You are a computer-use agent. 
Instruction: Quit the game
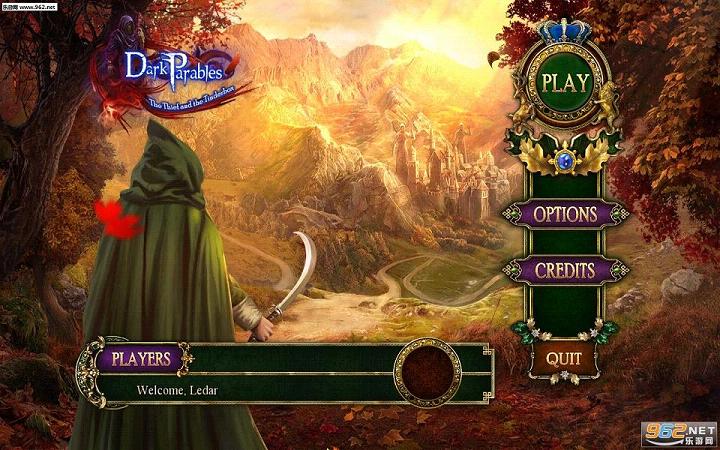[563, 357]
